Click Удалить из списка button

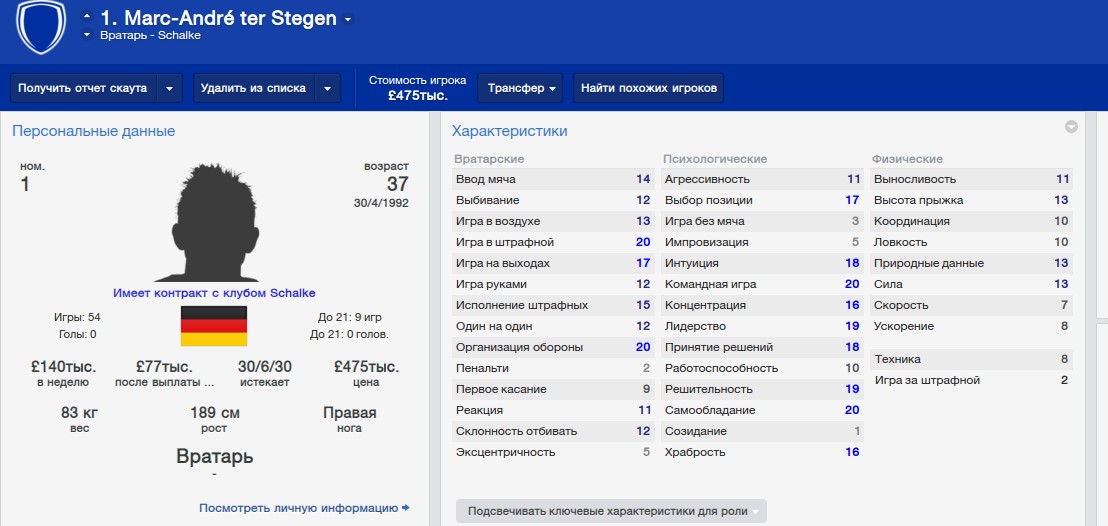[x=253, y=88]
